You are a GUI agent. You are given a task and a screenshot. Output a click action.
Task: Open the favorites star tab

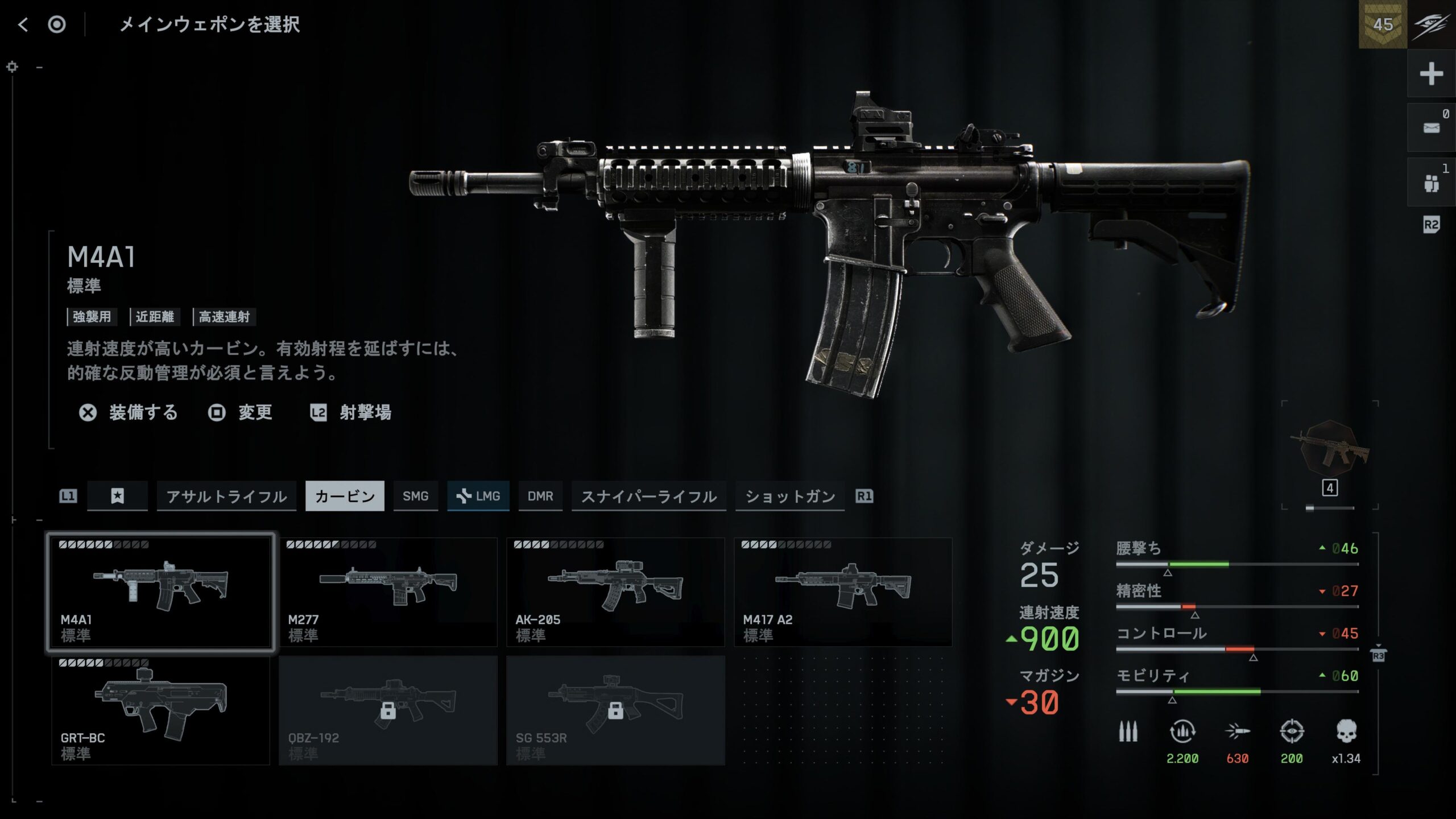117,497
